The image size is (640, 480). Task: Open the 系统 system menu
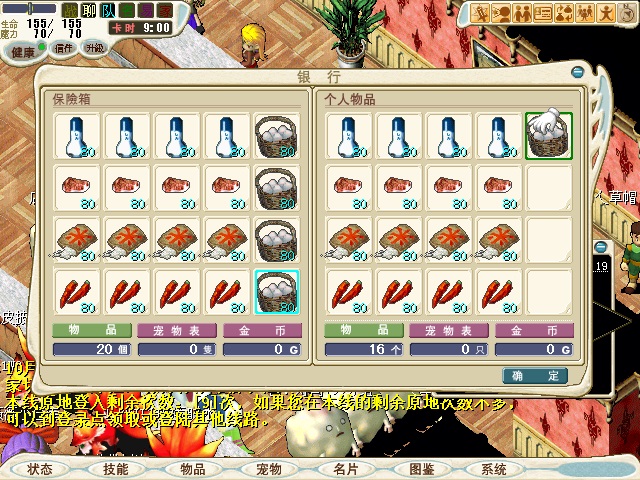click(x=494, y=468)
